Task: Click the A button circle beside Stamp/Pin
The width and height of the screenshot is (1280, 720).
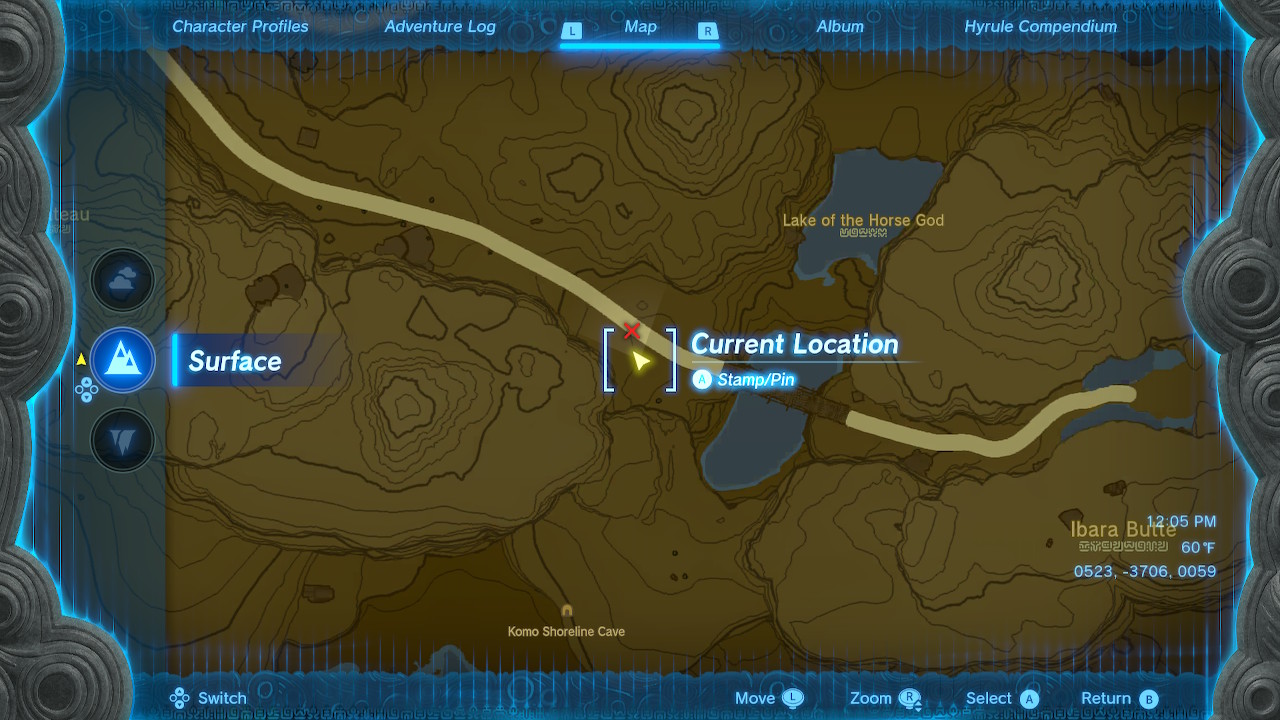Action: click(702, 379)
